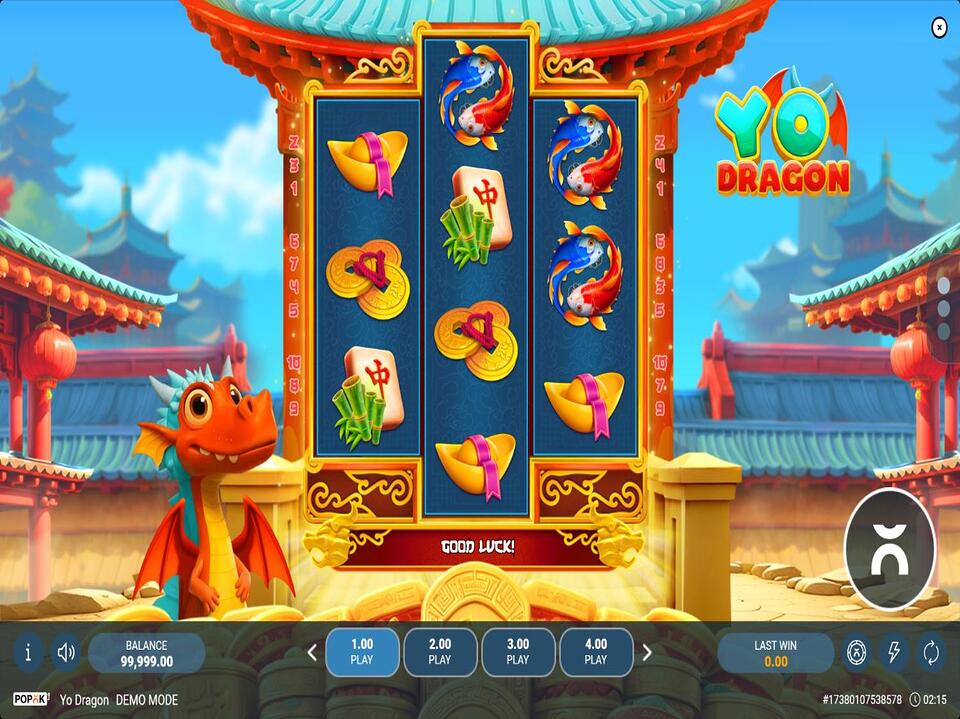960x719 pixels.
Task: Open the game info panel
Action: [x=28, y=653]
